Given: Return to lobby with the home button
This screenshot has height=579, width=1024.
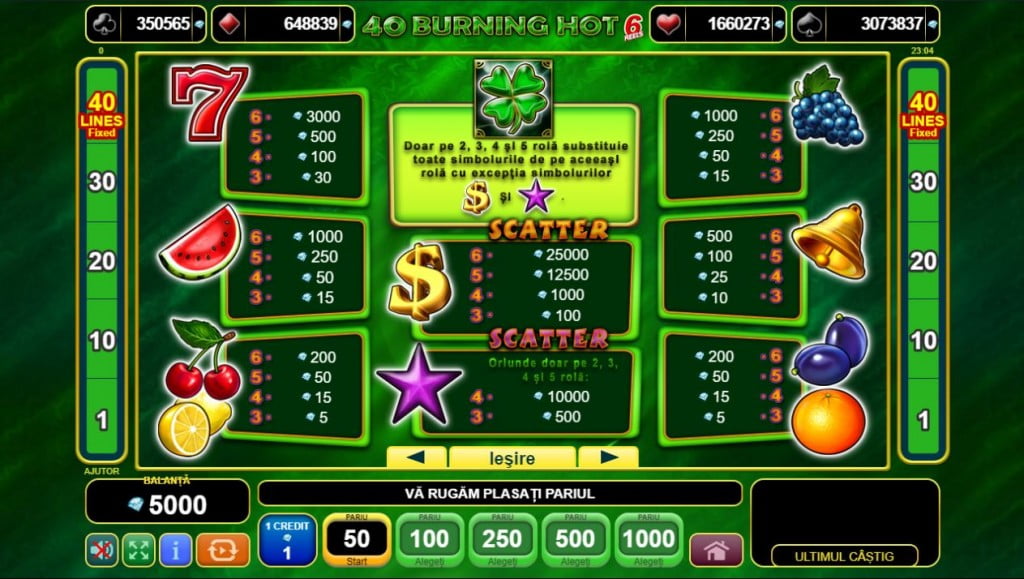Looking at the screenshot, I should (x=716, y=549).
